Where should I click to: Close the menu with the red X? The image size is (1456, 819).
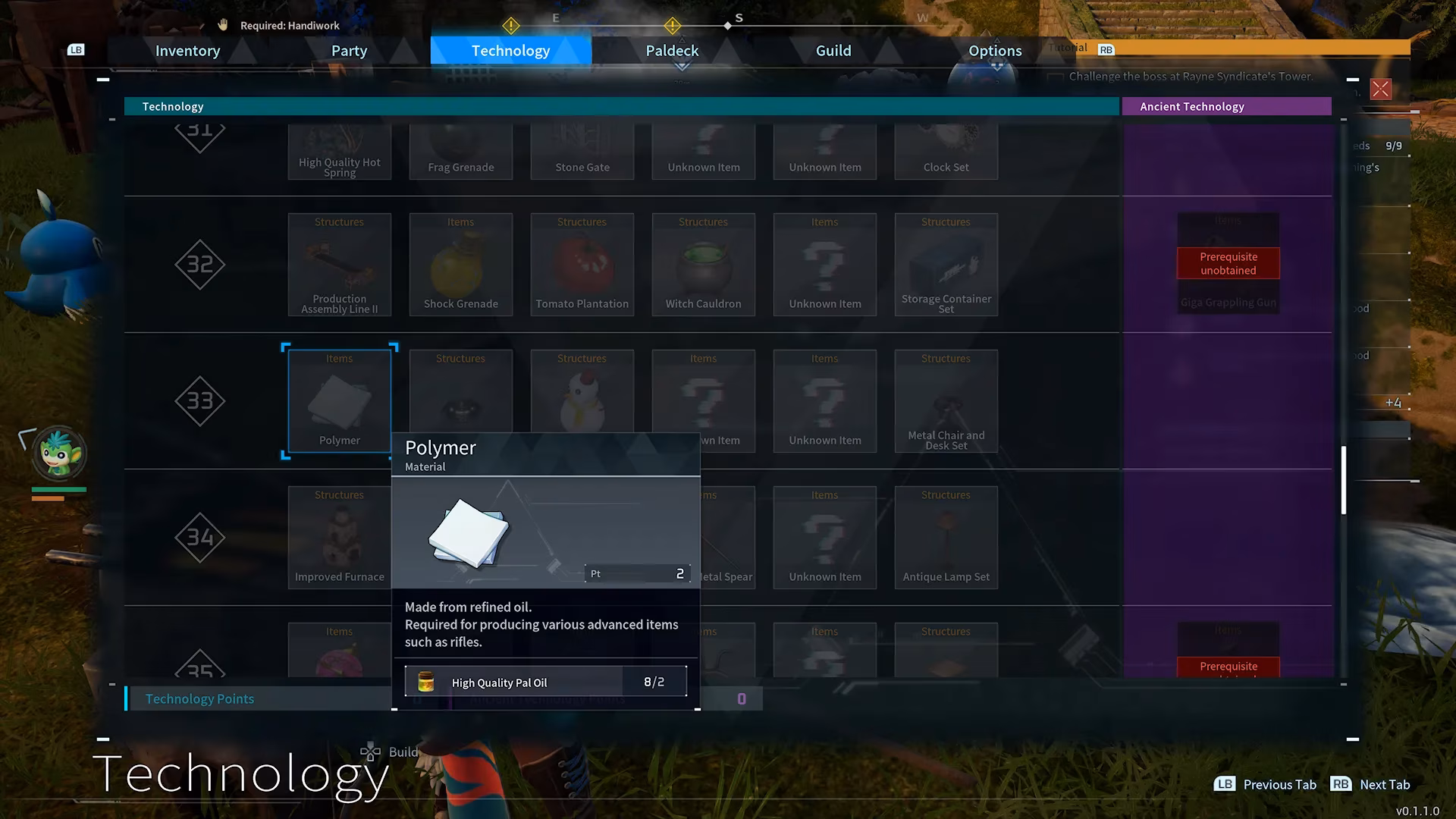1380,89
